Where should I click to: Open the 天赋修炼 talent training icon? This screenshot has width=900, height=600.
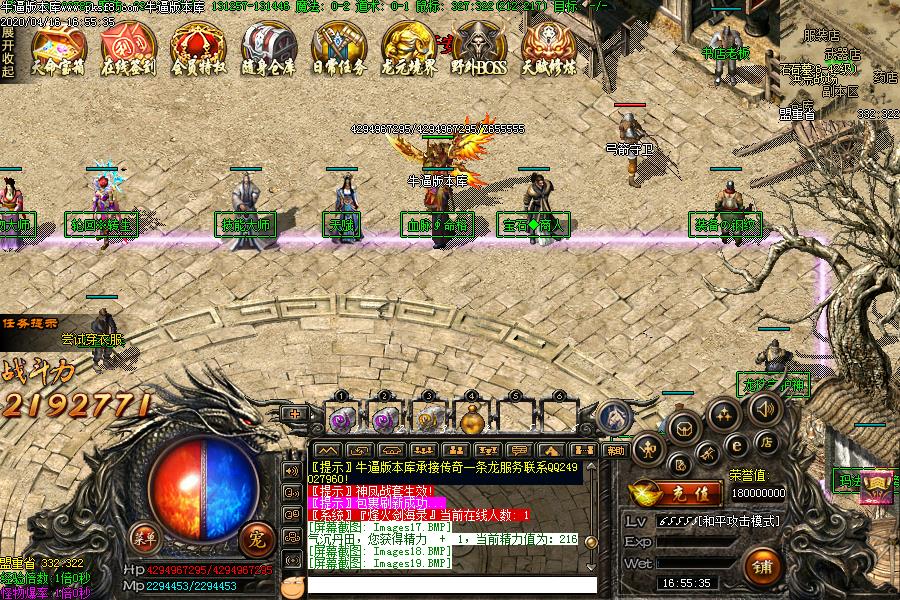tap(547, 48)
